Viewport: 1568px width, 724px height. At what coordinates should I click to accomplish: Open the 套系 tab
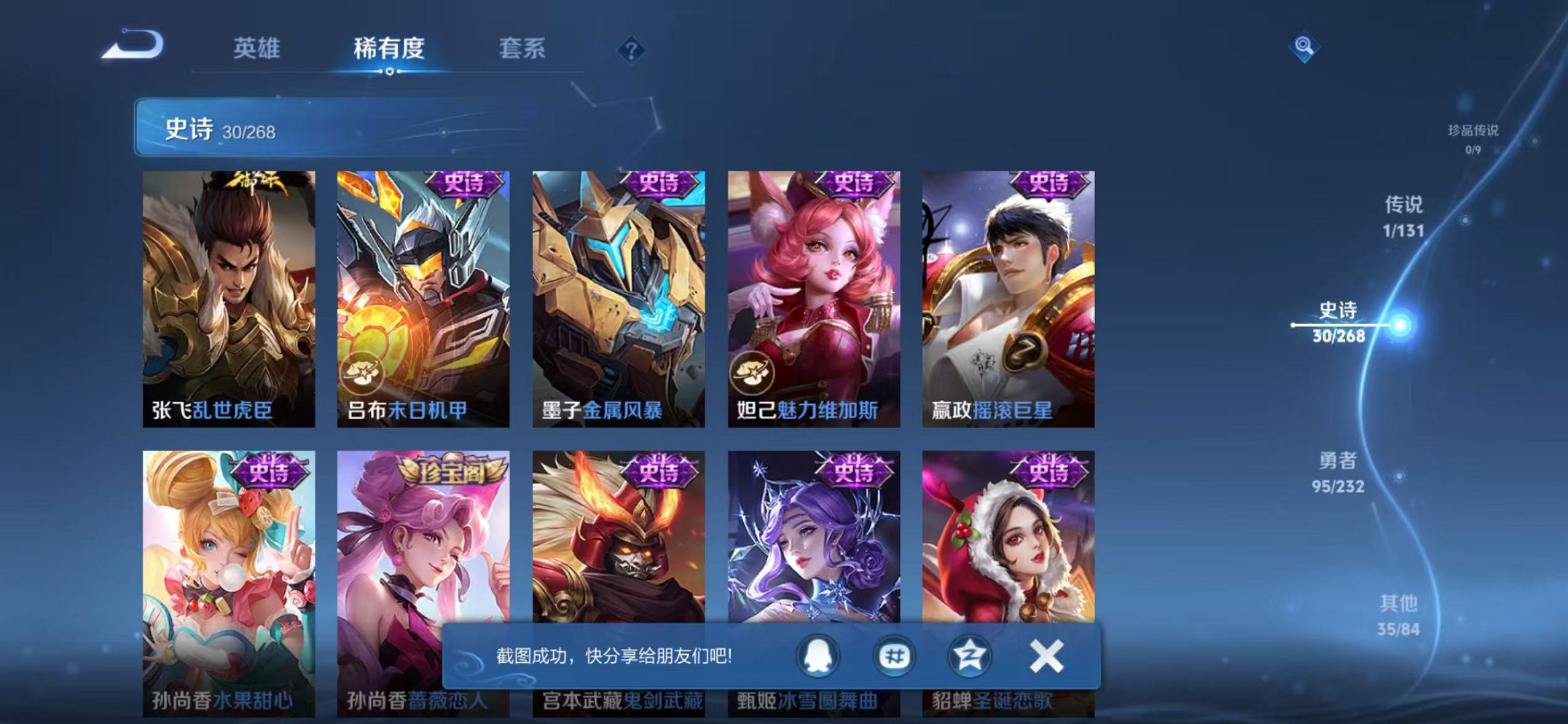coord(523,48)
